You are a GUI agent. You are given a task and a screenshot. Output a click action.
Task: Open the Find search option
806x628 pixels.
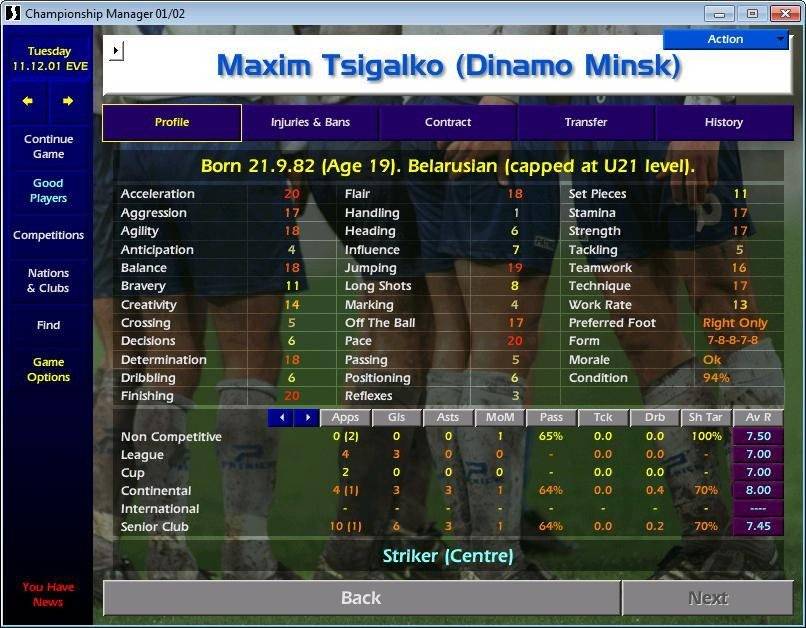[x=48, y=325]
